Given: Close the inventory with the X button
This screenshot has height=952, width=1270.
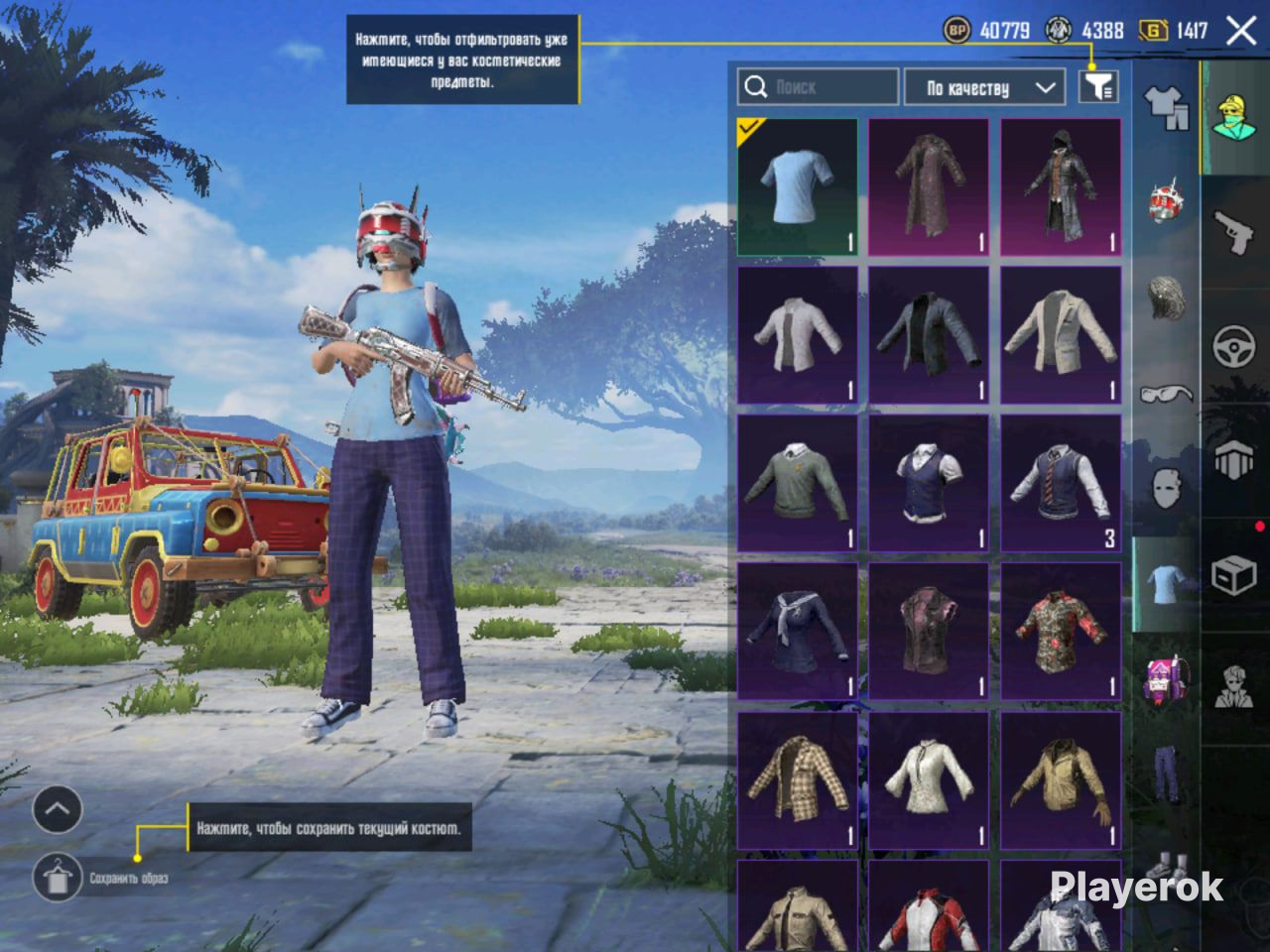Looking at the screenshot, I should [x=1241, y=31].
